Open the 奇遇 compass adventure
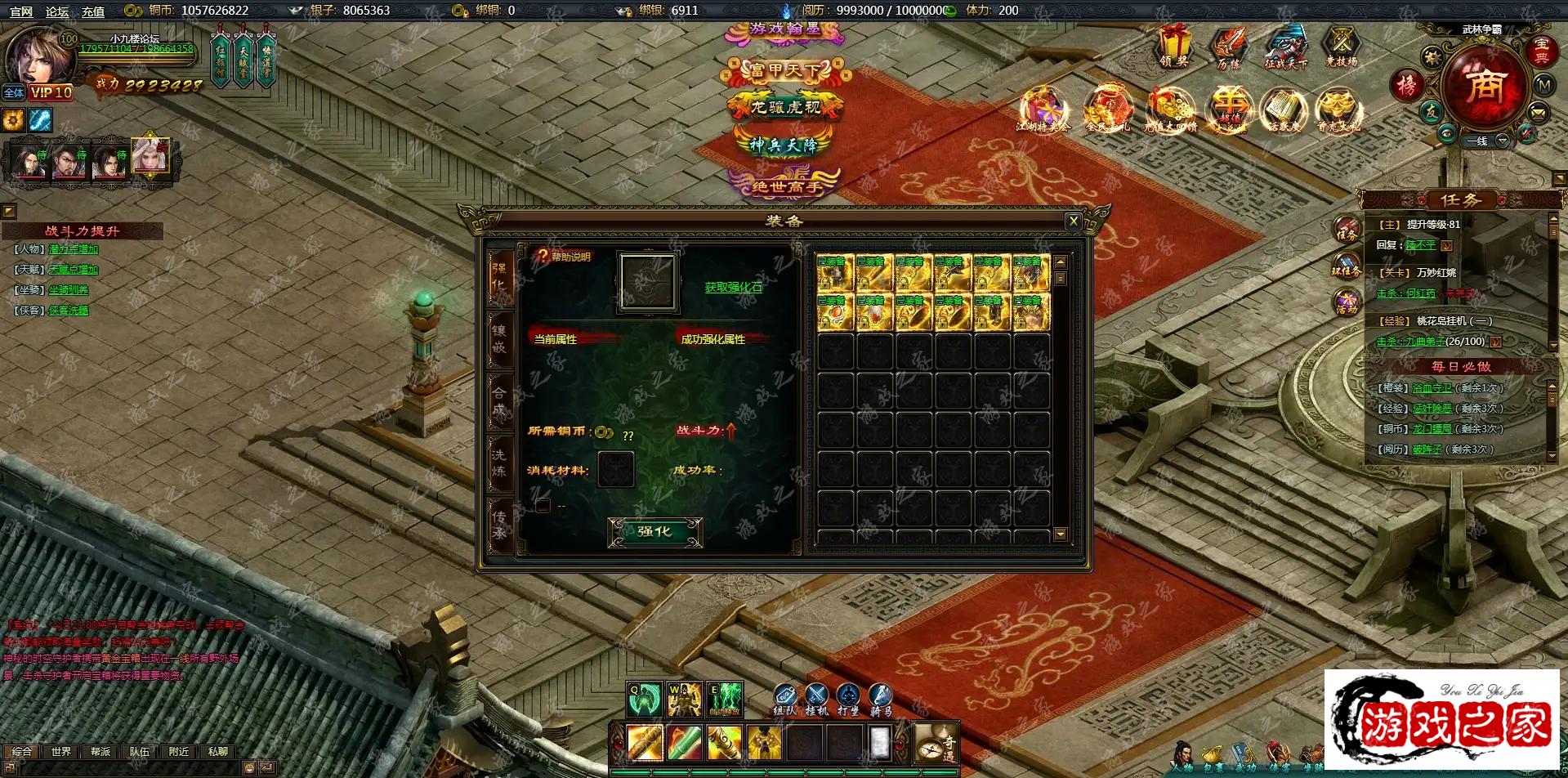 click(935, 744)
